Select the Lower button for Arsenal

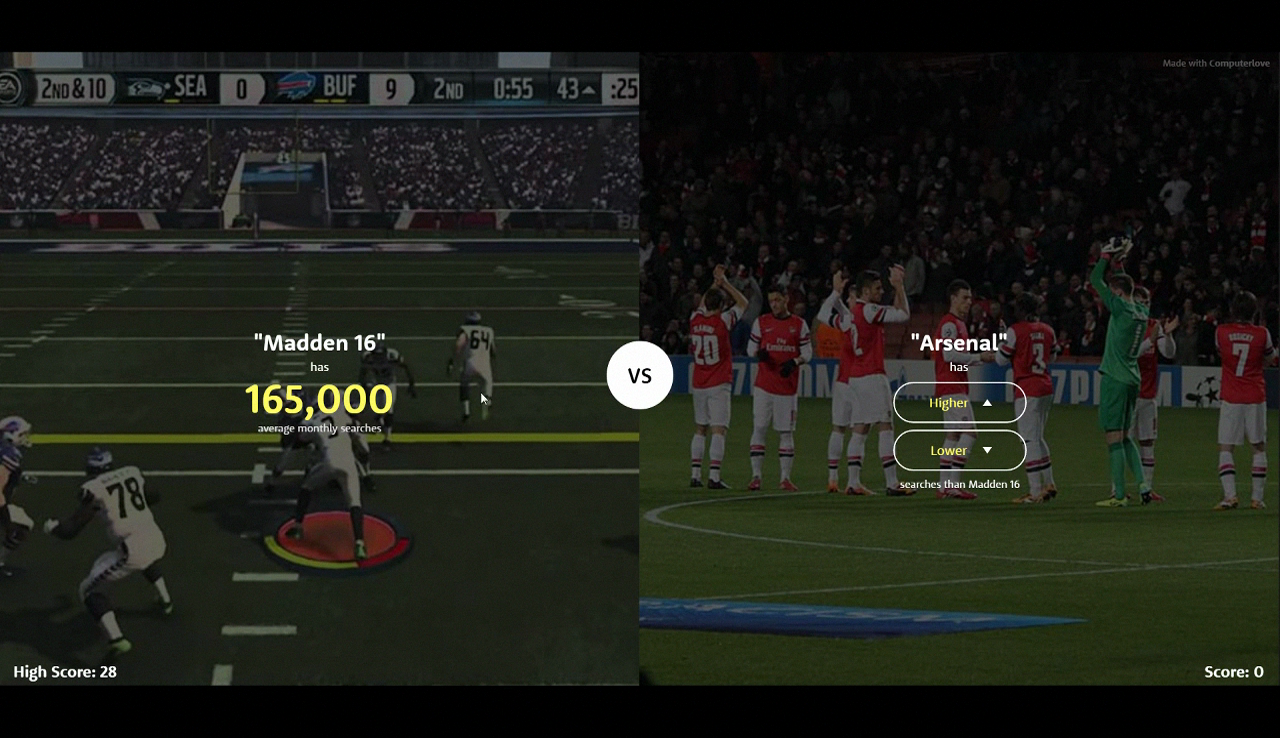(959, 451)
